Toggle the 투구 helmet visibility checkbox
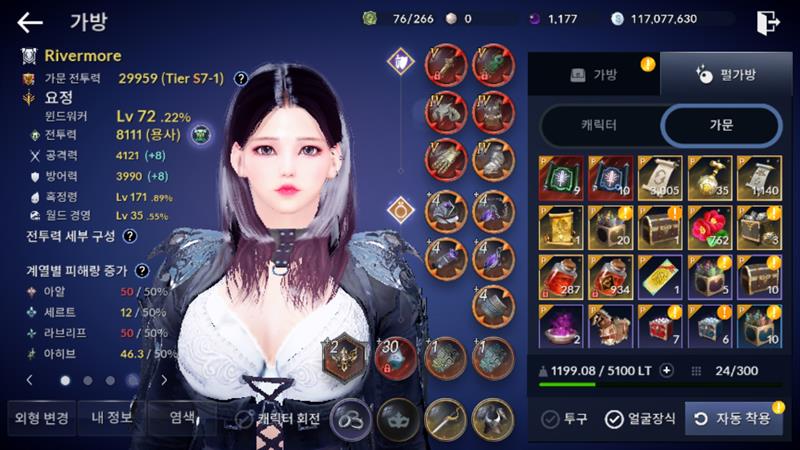Viewport: 800px width, 450px height. (x=550, y=419)
